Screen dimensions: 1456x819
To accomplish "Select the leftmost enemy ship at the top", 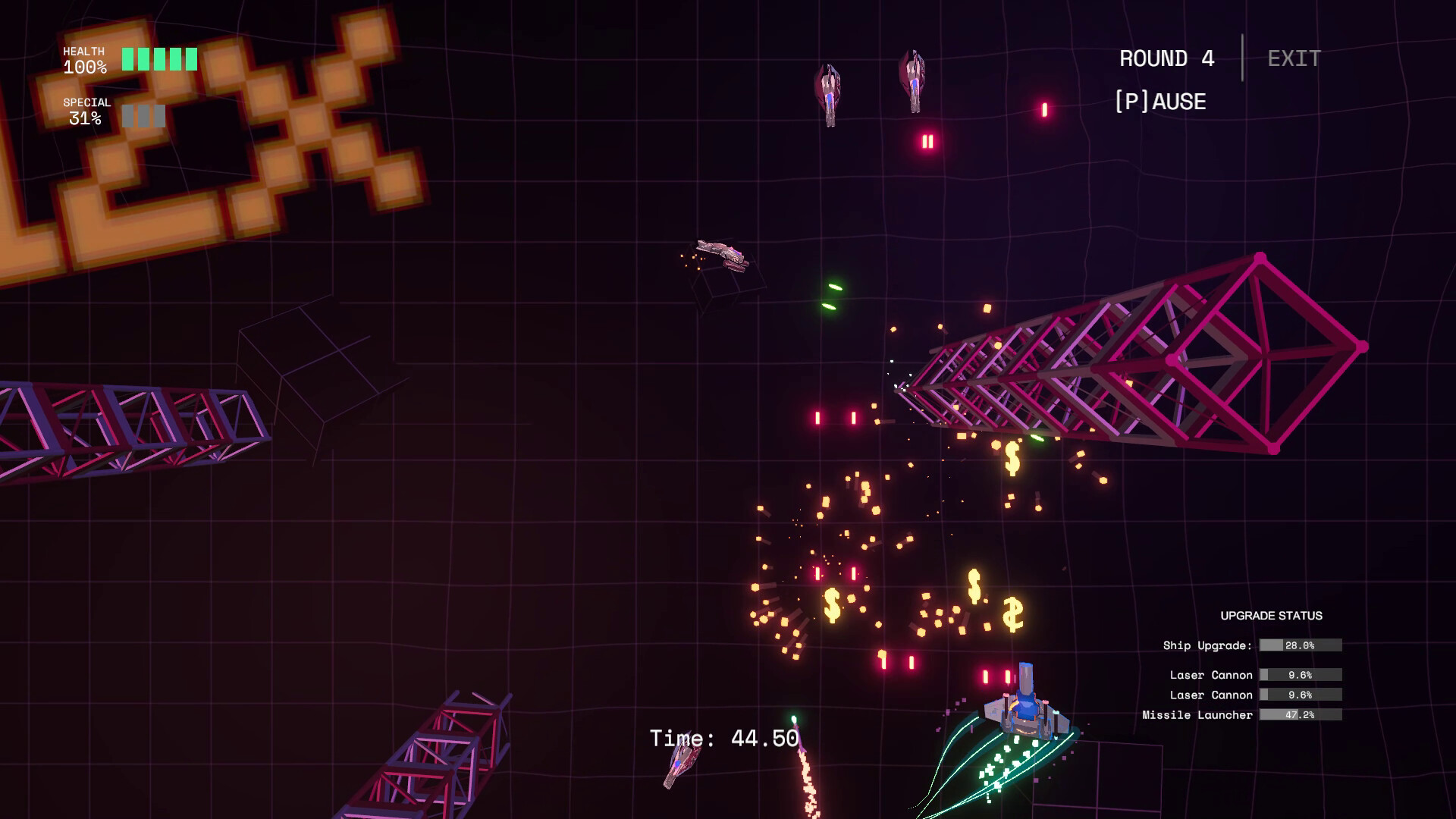I will pyautogui.click(x=829, y=83).
